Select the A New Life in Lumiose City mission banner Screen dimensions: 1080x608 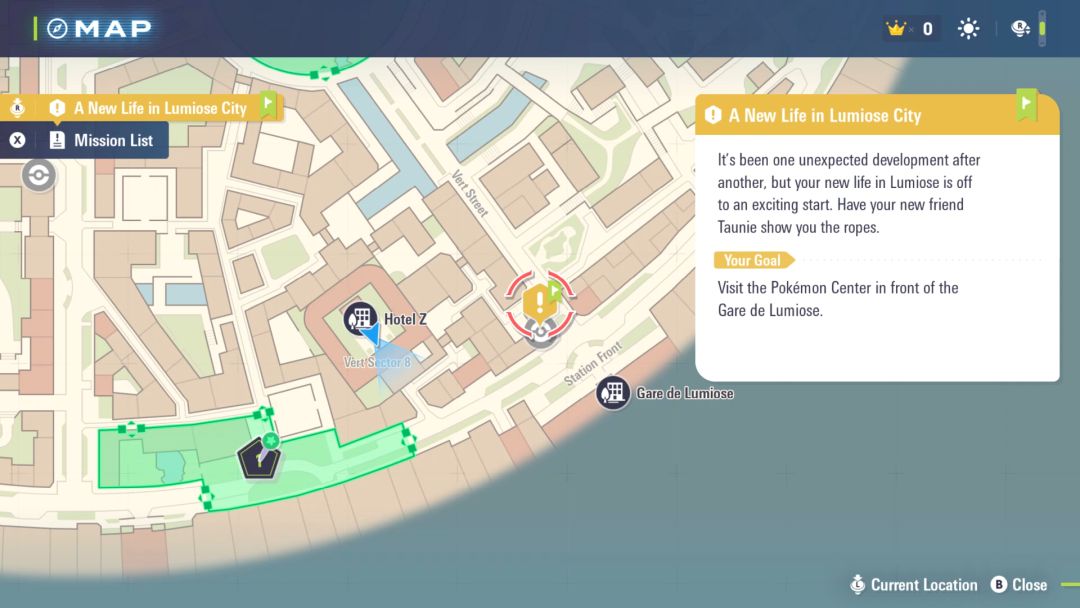159,107
